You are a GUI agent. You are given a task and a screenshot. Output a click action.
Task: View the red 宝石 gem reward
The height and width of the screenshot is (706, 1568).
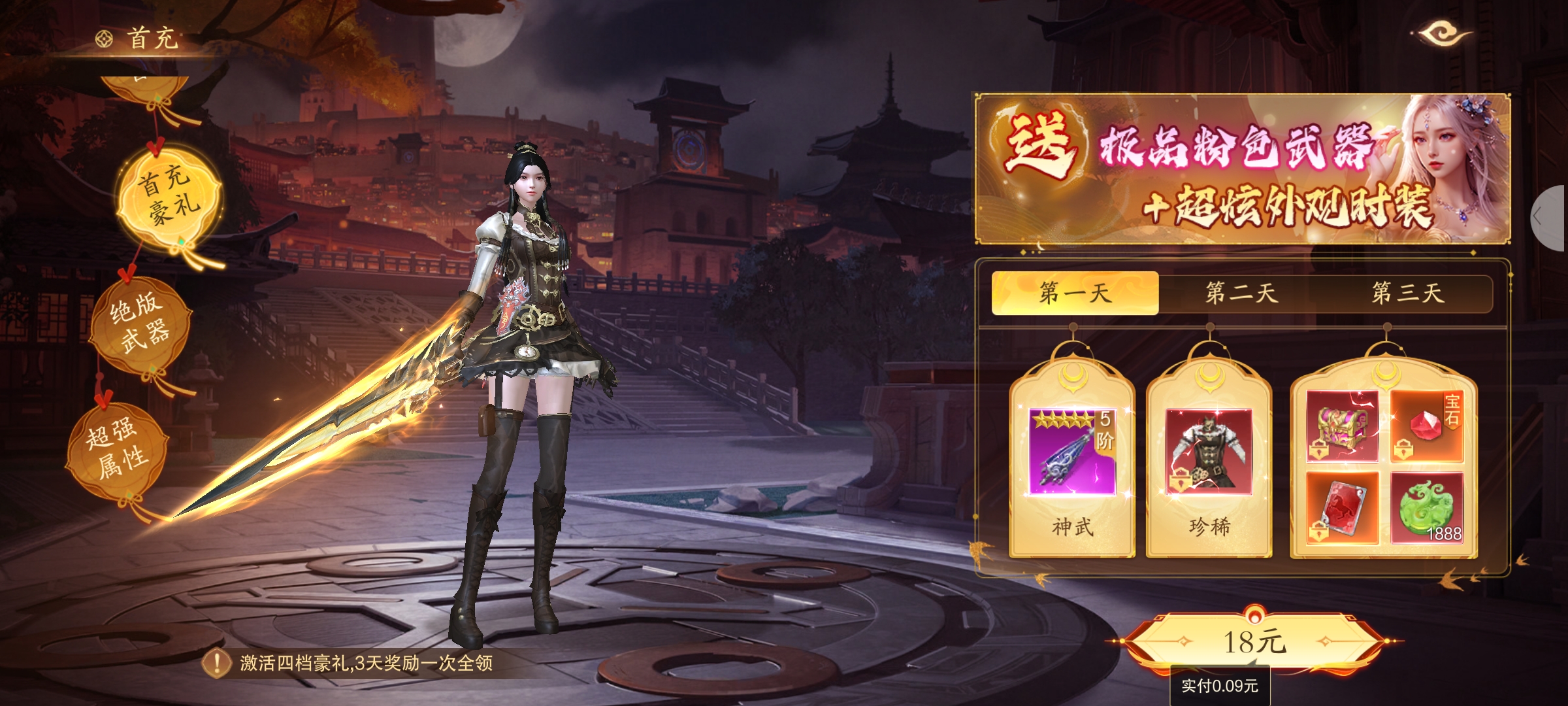[x=1426, y=426]
